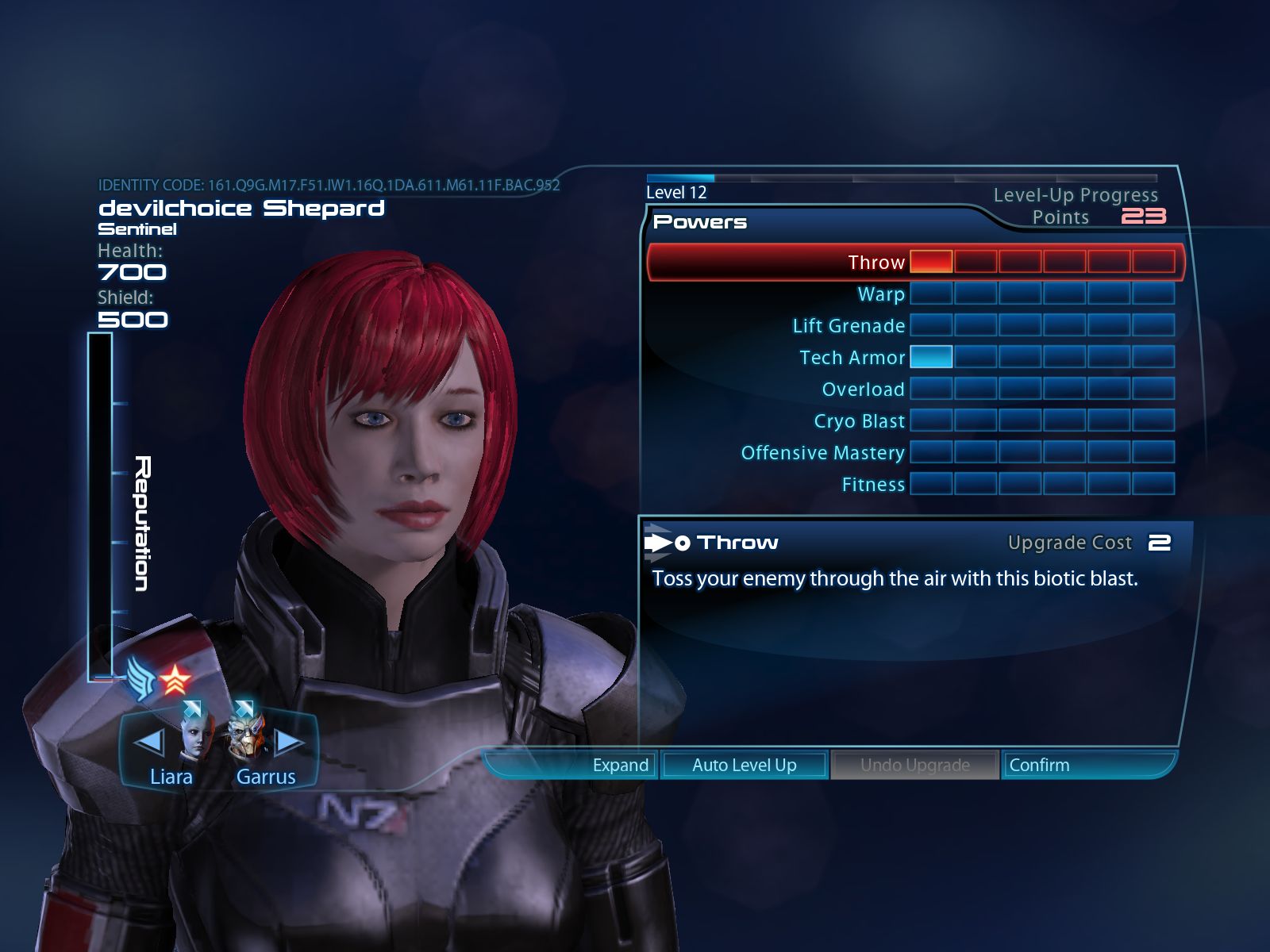This screenshot has width=1270, height=952.
Task: Click the greyed Undo Upgrade button
Action: coord(914,766)
